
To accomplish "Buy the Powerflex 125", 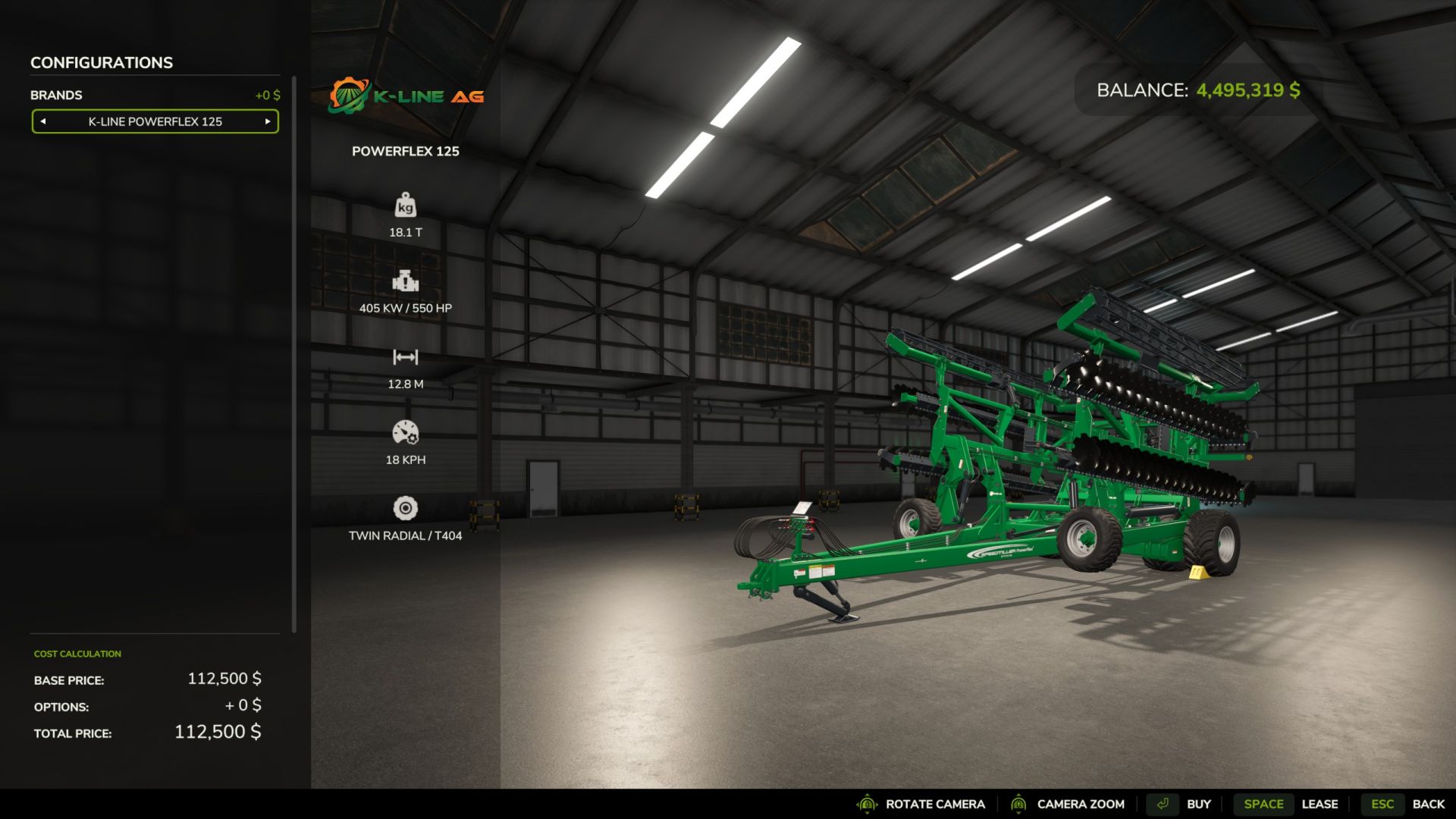I will (1199, 804).
